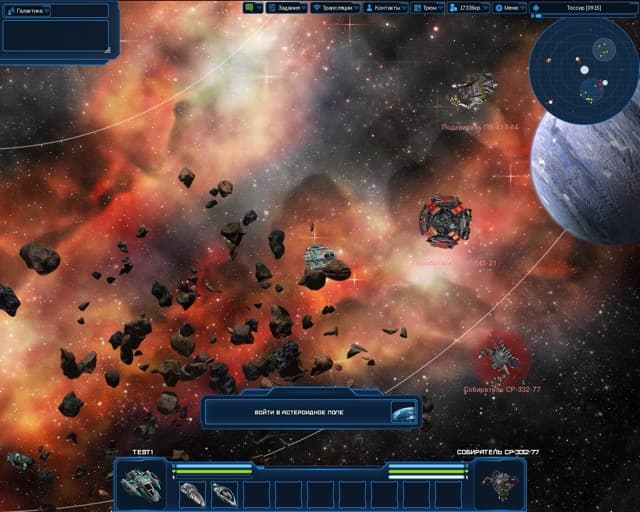Click the green chat icon in top bar
The width and height of the screenshot is (640, 512).
coord(252,7)
